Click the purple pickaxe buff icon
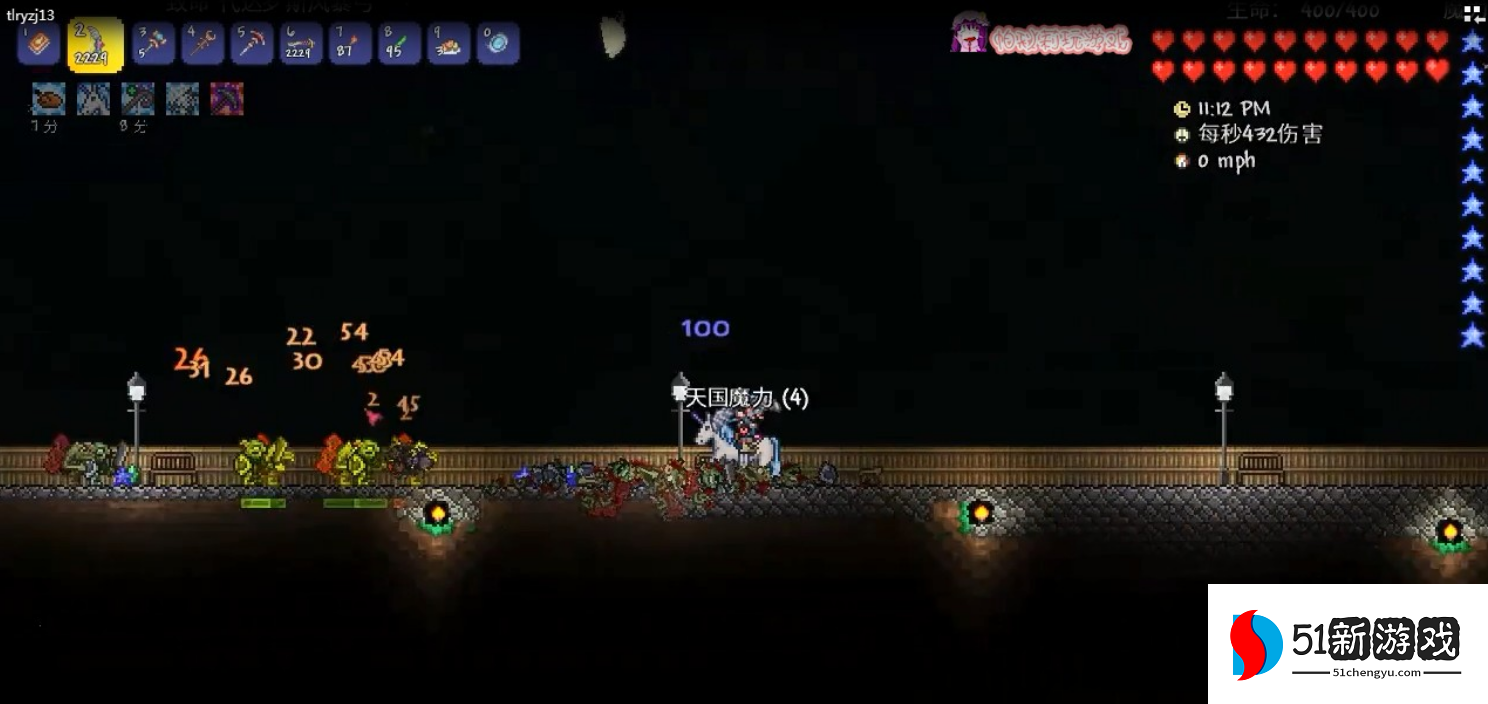 click(x=227, y=99)
